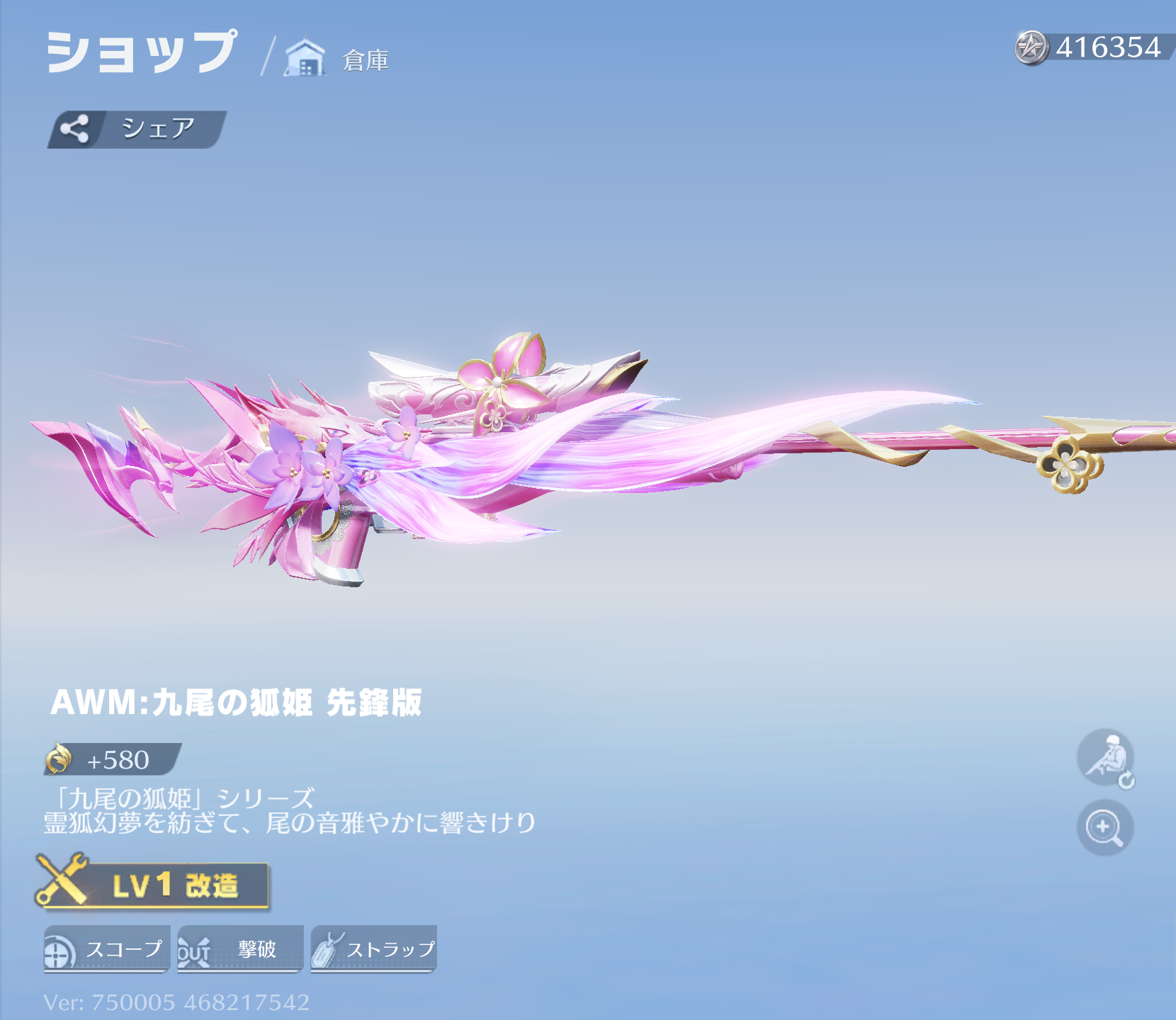Viewport: 1176px width, 1020px height.
Task: Select the スコープ scope option
Action: [107, 949]
